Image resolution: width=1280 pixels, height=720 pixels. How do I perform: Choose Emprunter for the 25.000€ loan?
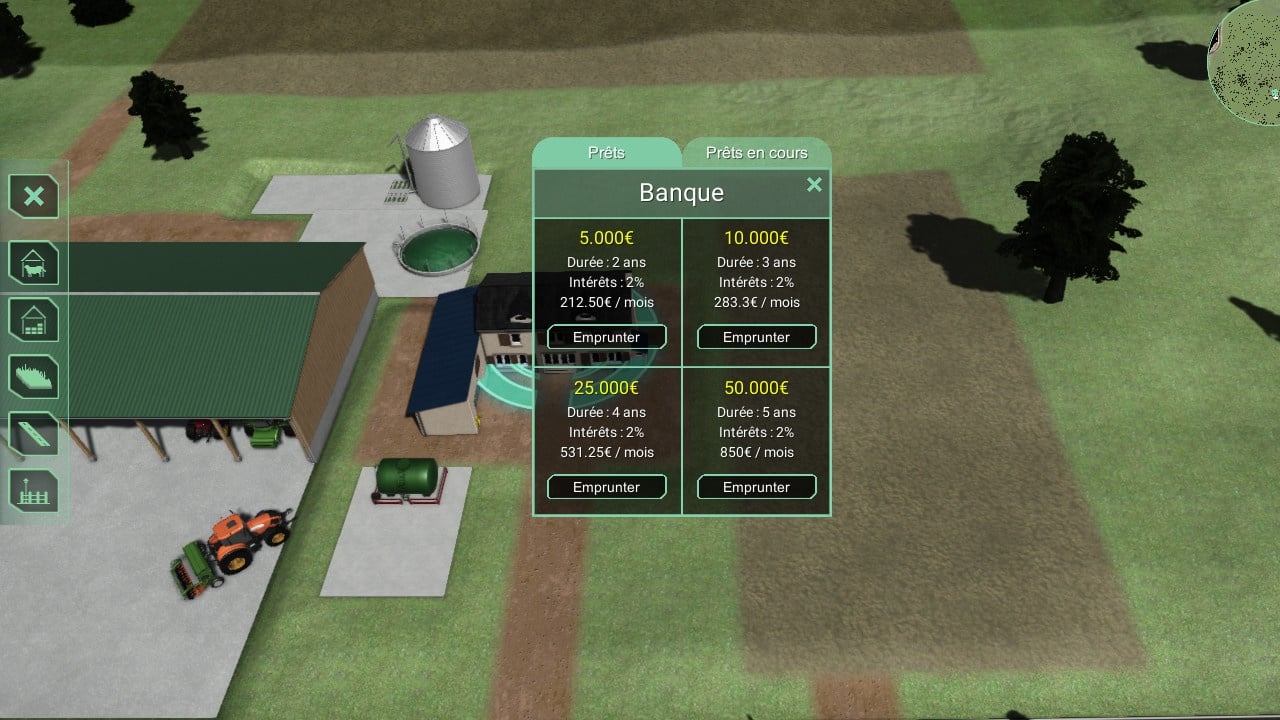[606, 487]
